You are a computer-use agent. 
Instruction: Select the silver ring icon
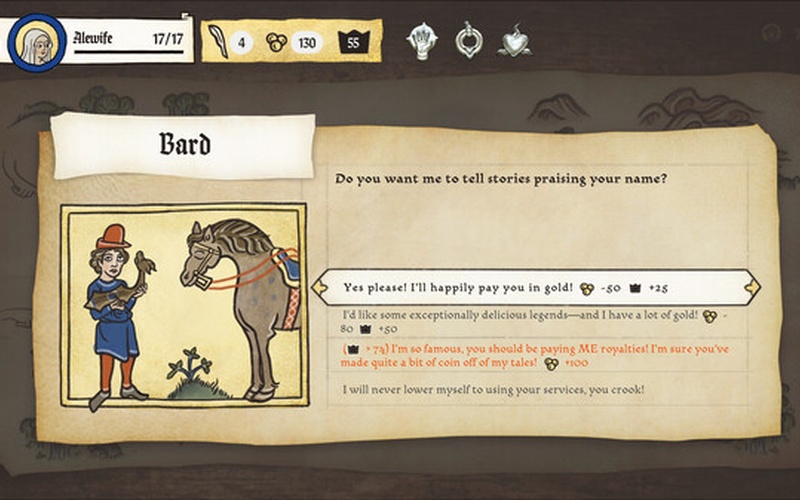click(x=468, y=41)
